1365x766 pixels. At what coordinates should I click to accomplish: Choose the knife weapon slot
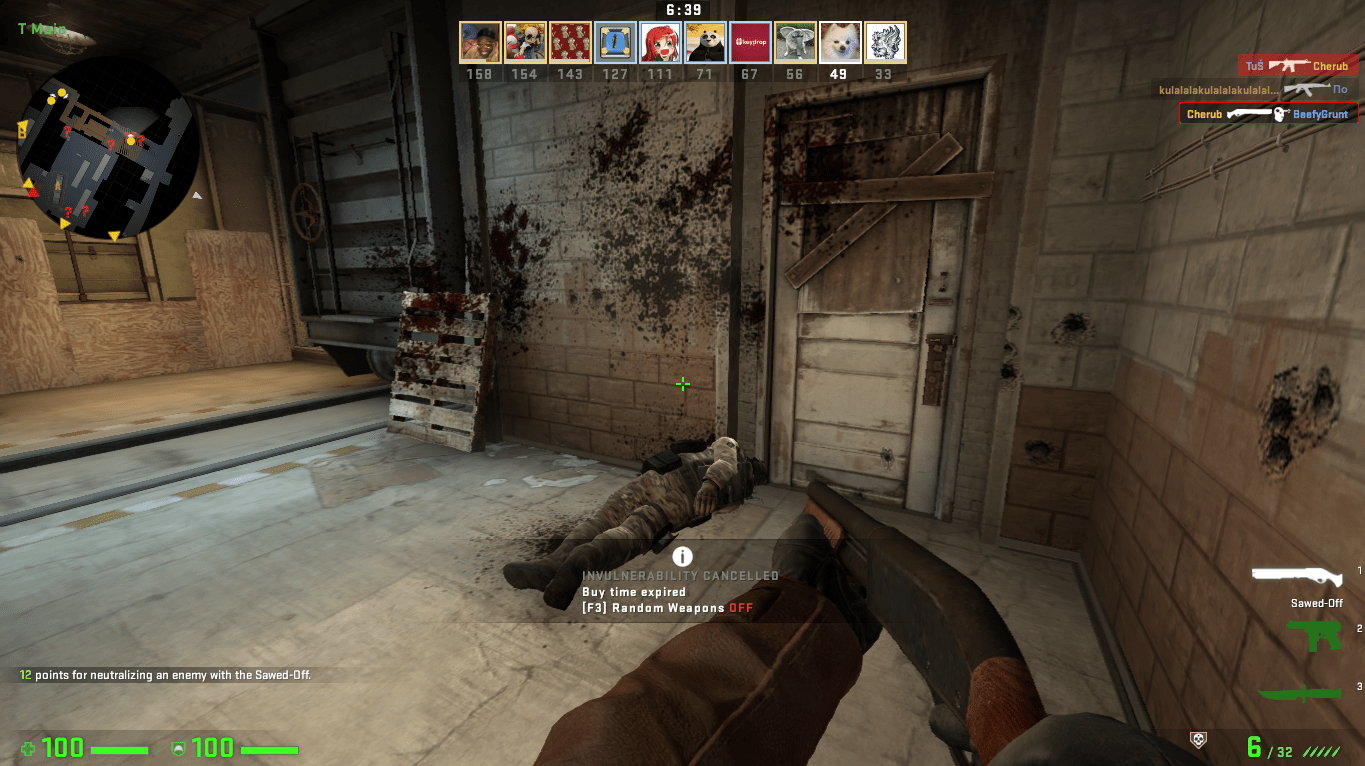(1299, 693)
